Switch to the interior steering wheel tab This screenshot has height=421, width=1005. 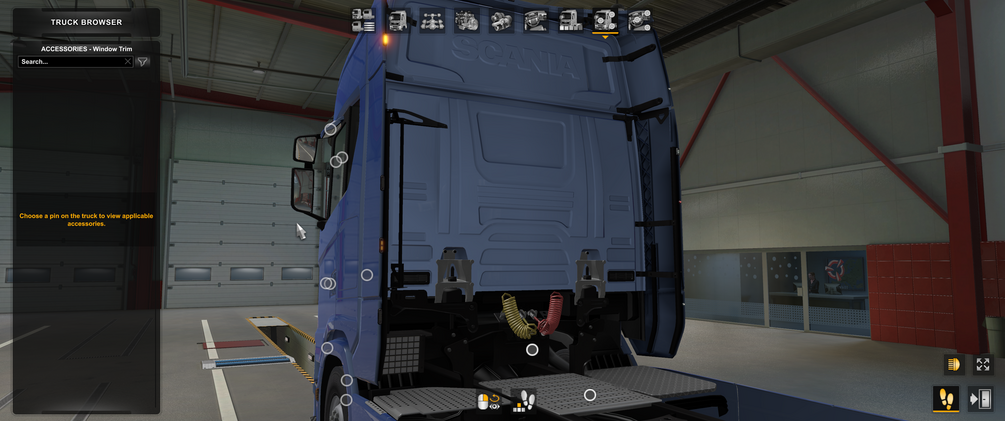[x=536, y=20]
